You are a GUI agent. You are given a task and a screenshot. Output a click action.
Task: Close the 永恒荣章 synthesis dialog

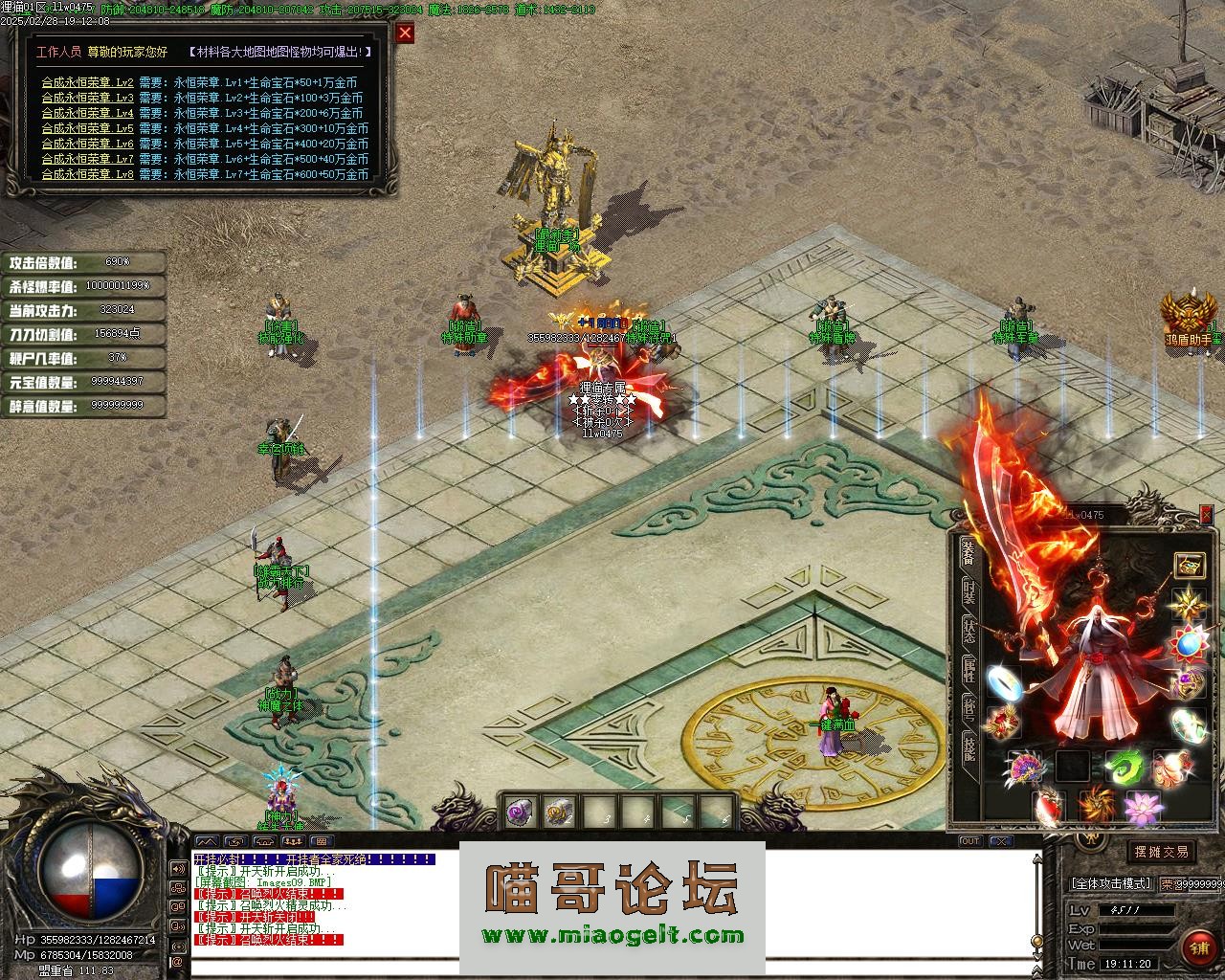tap(406, 33)
